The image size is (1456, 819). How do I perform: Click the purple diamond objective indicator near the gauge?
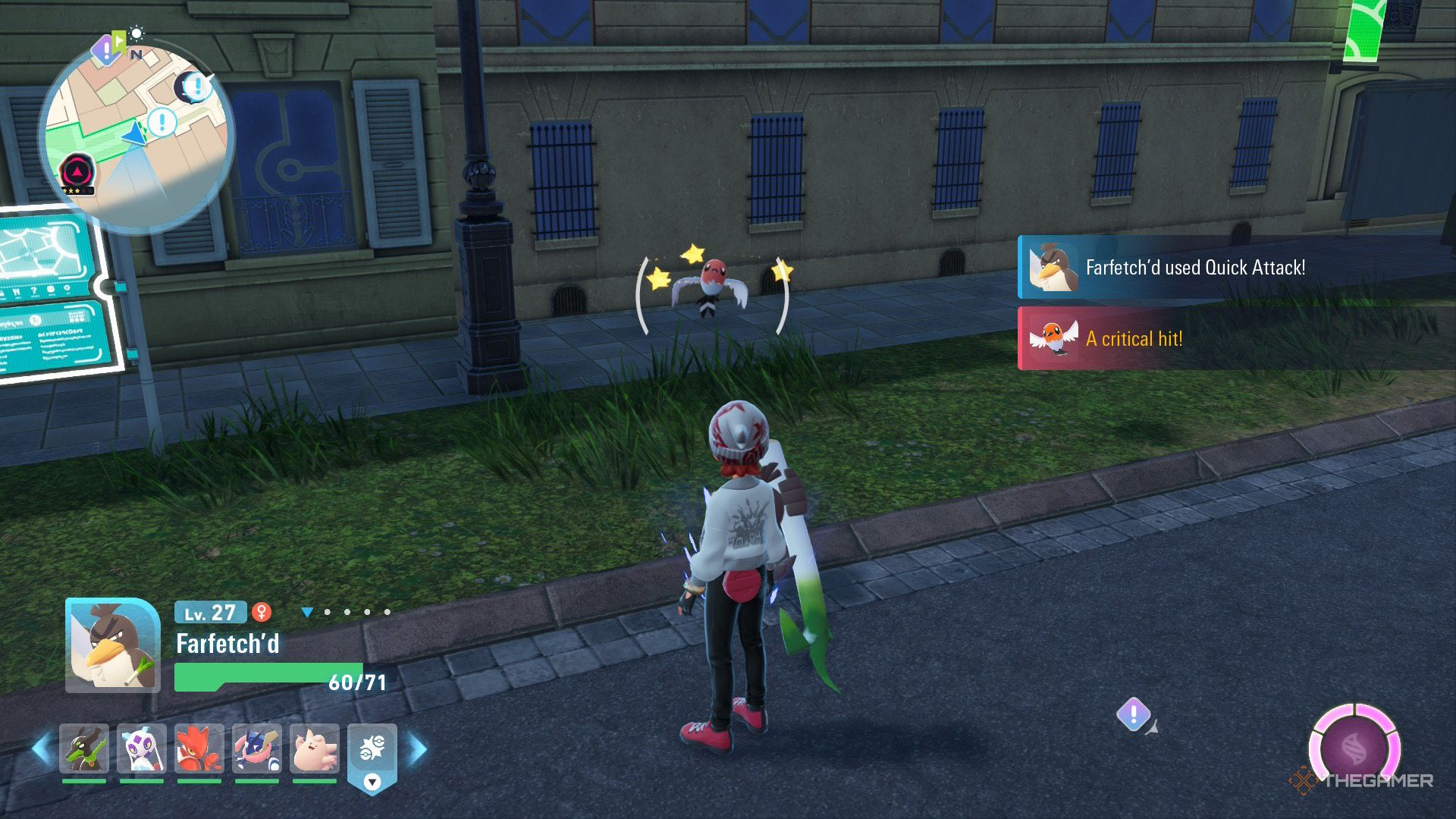tap(1134, 714)
